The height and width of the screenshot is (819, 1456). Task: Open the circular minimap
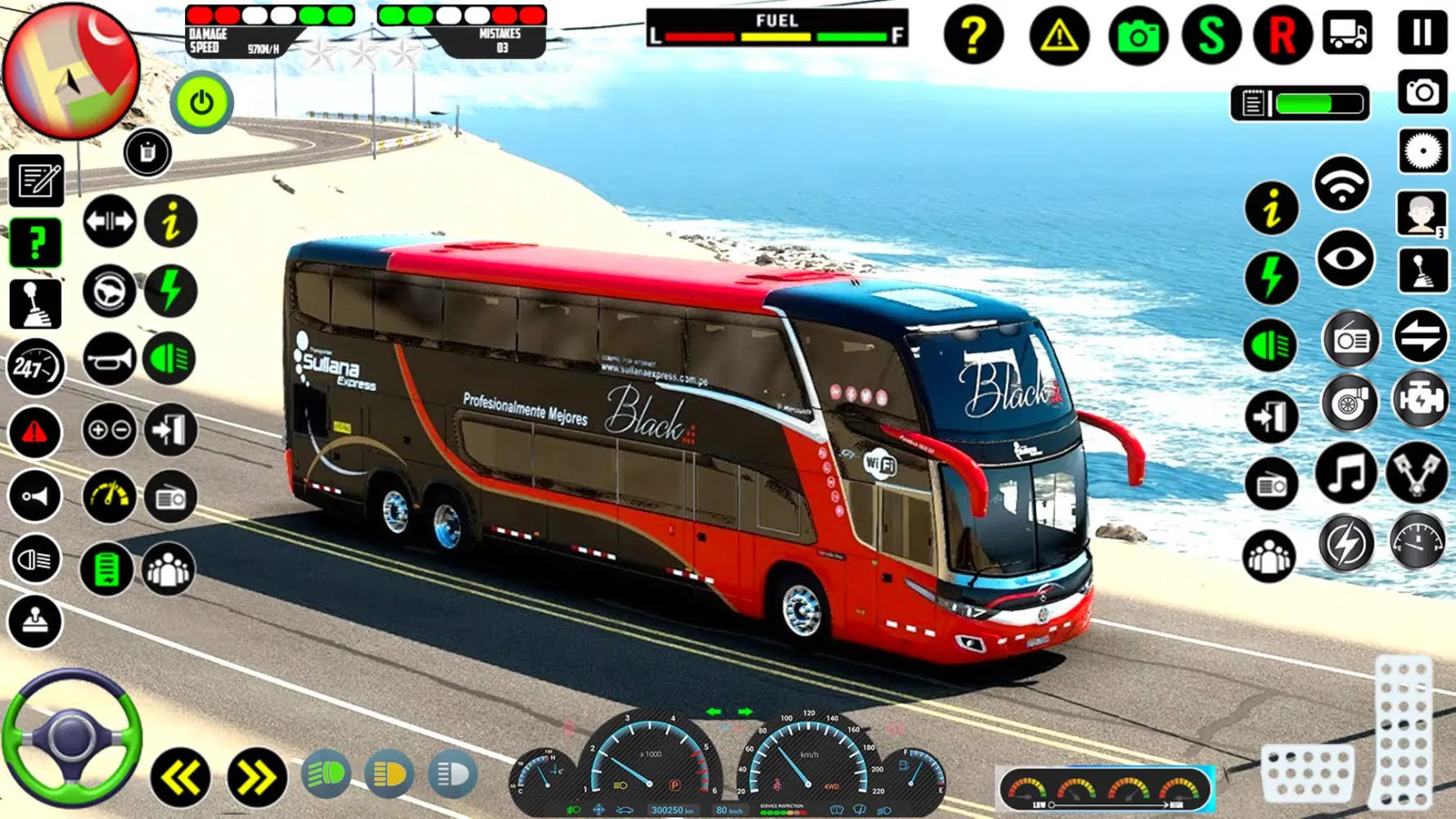[x=71, y=70]
